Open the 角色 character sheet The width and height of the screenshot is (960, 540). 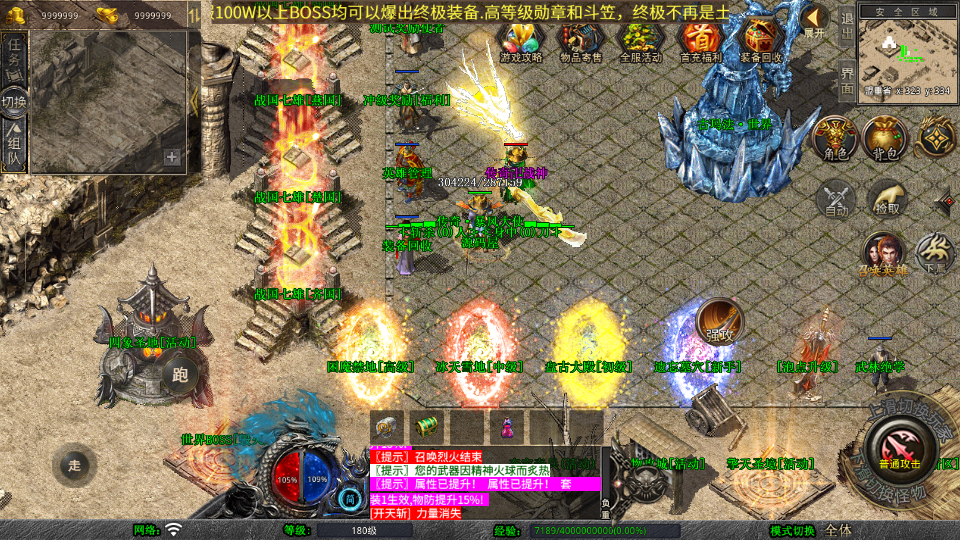[835, 139]
